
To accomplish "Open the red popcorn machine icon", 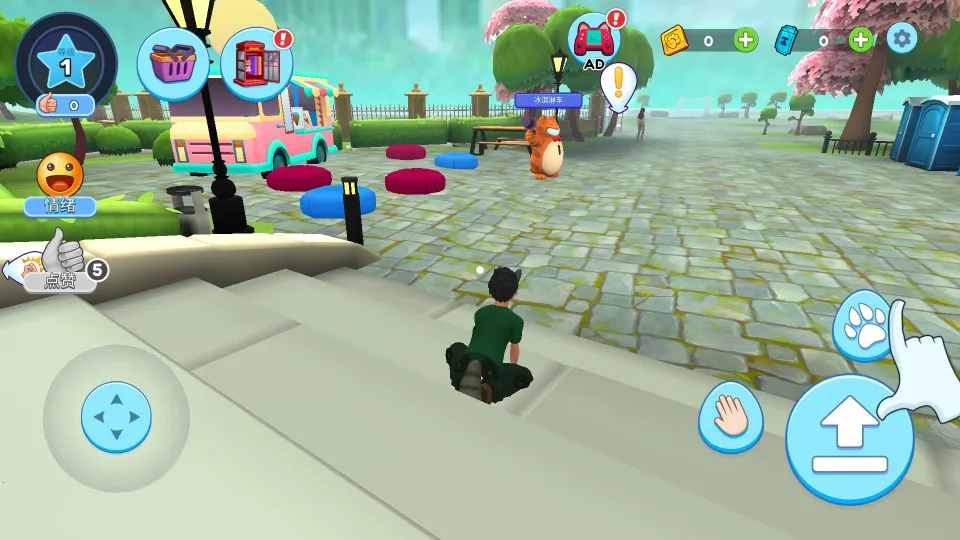I will [x=256, y=65].
